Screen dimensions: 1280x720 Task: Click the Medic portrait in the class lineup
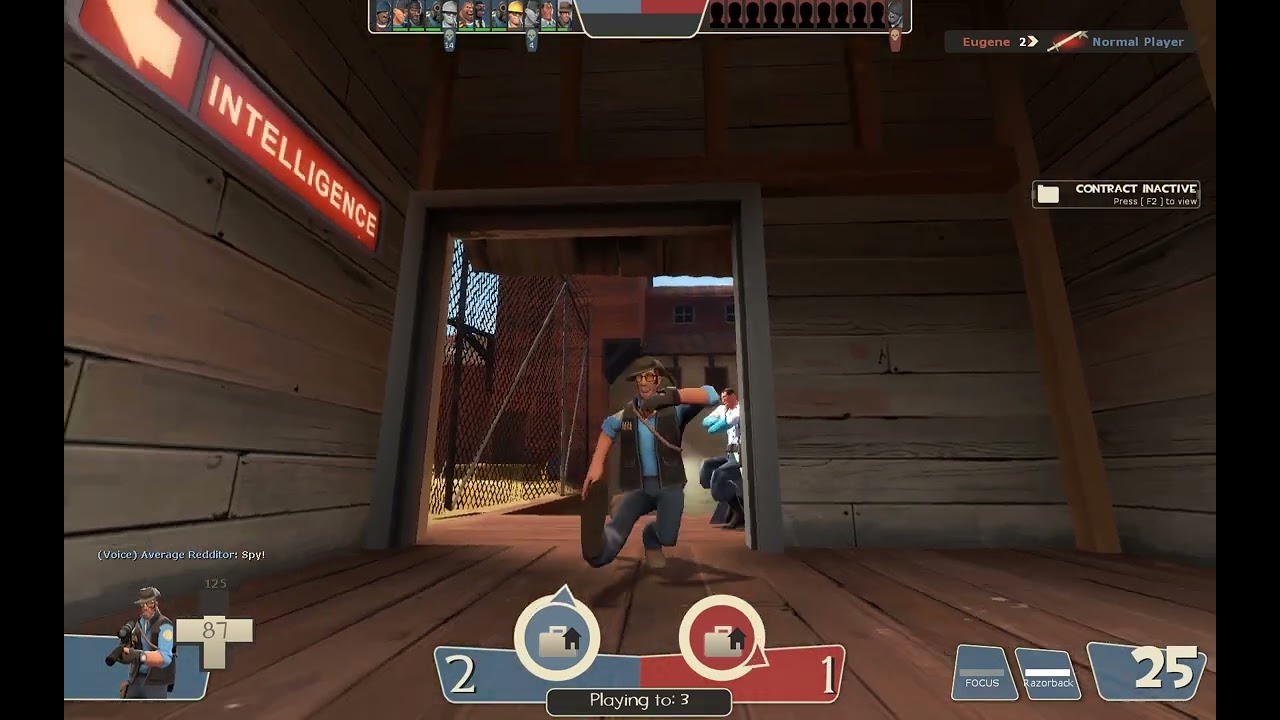point(547,16)
